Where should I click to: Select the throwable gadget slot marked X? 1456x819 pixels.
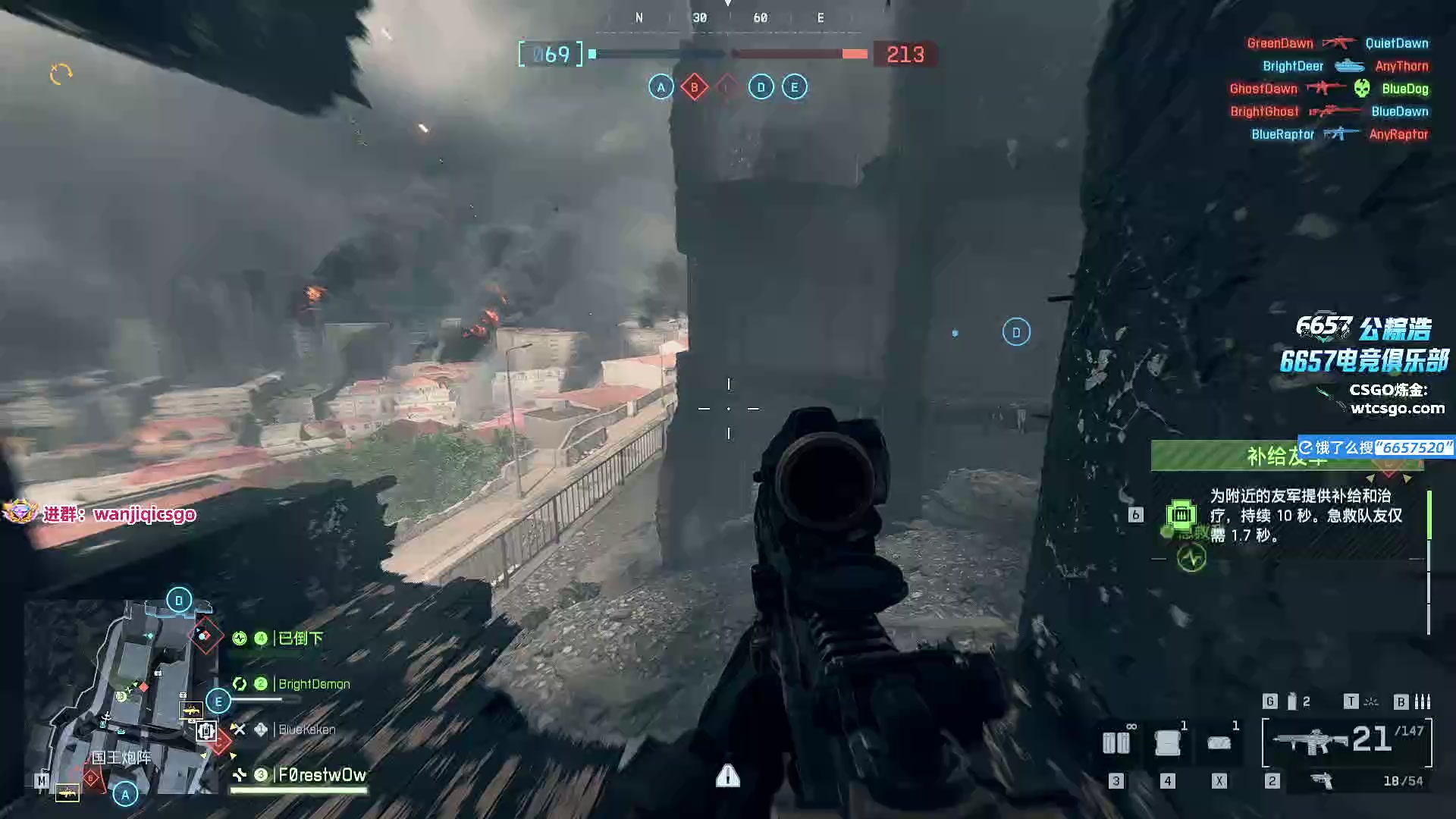click(1219, 743)
